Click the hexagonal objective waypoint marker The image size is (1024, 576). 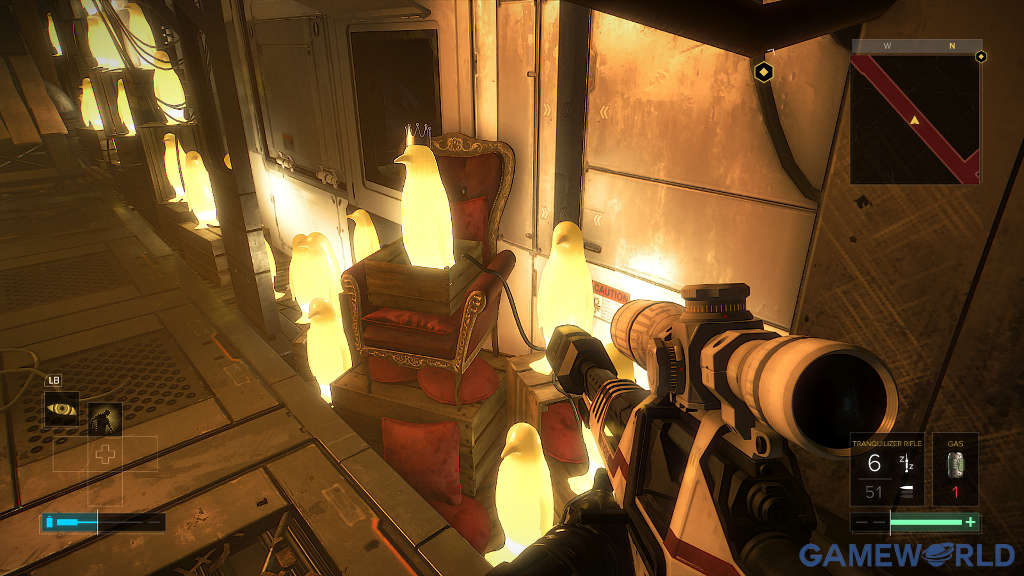click(763, 71)
